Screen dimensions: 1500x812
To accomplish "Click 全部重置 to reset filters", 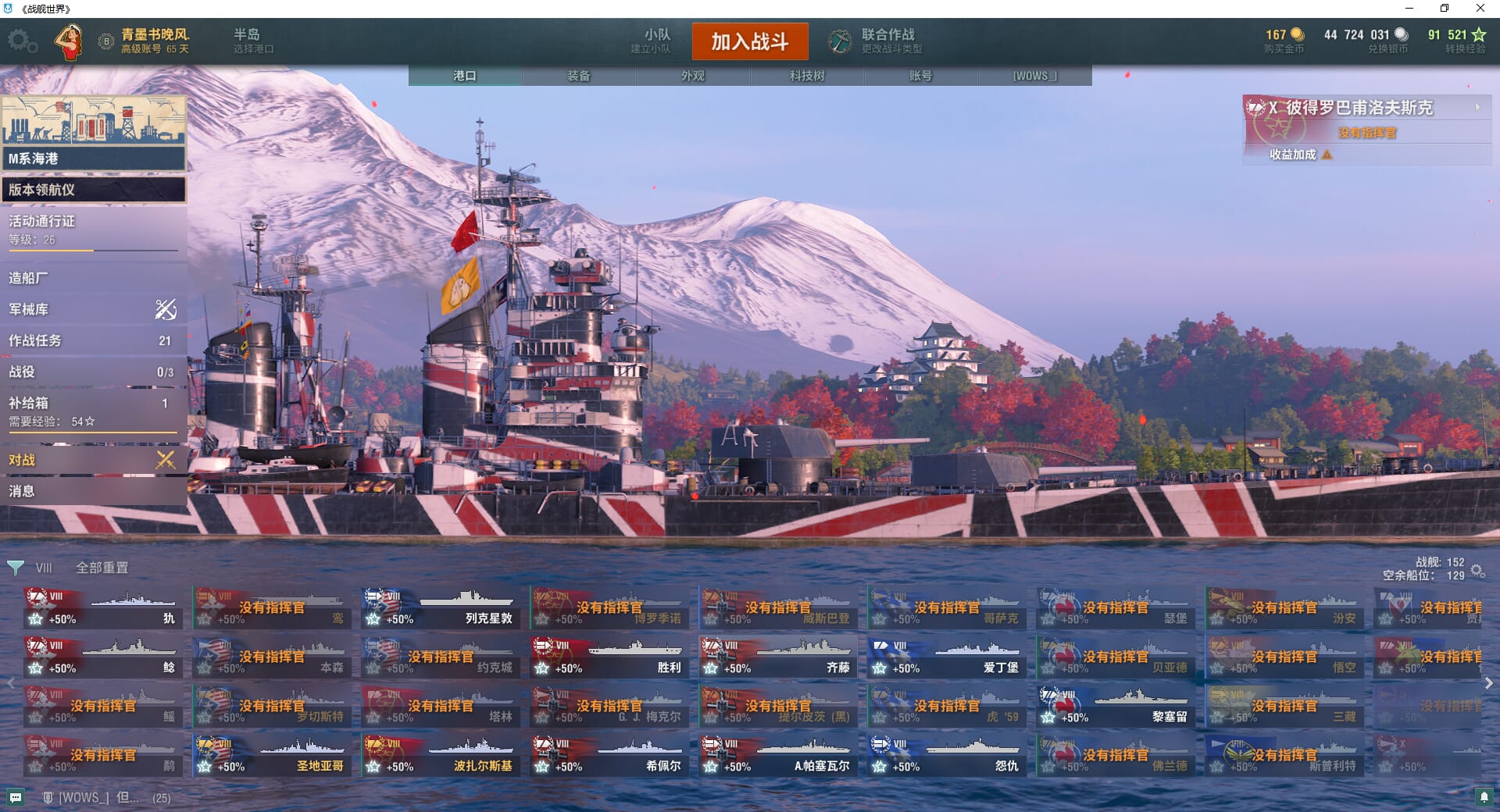I will (x=102, y=568).
